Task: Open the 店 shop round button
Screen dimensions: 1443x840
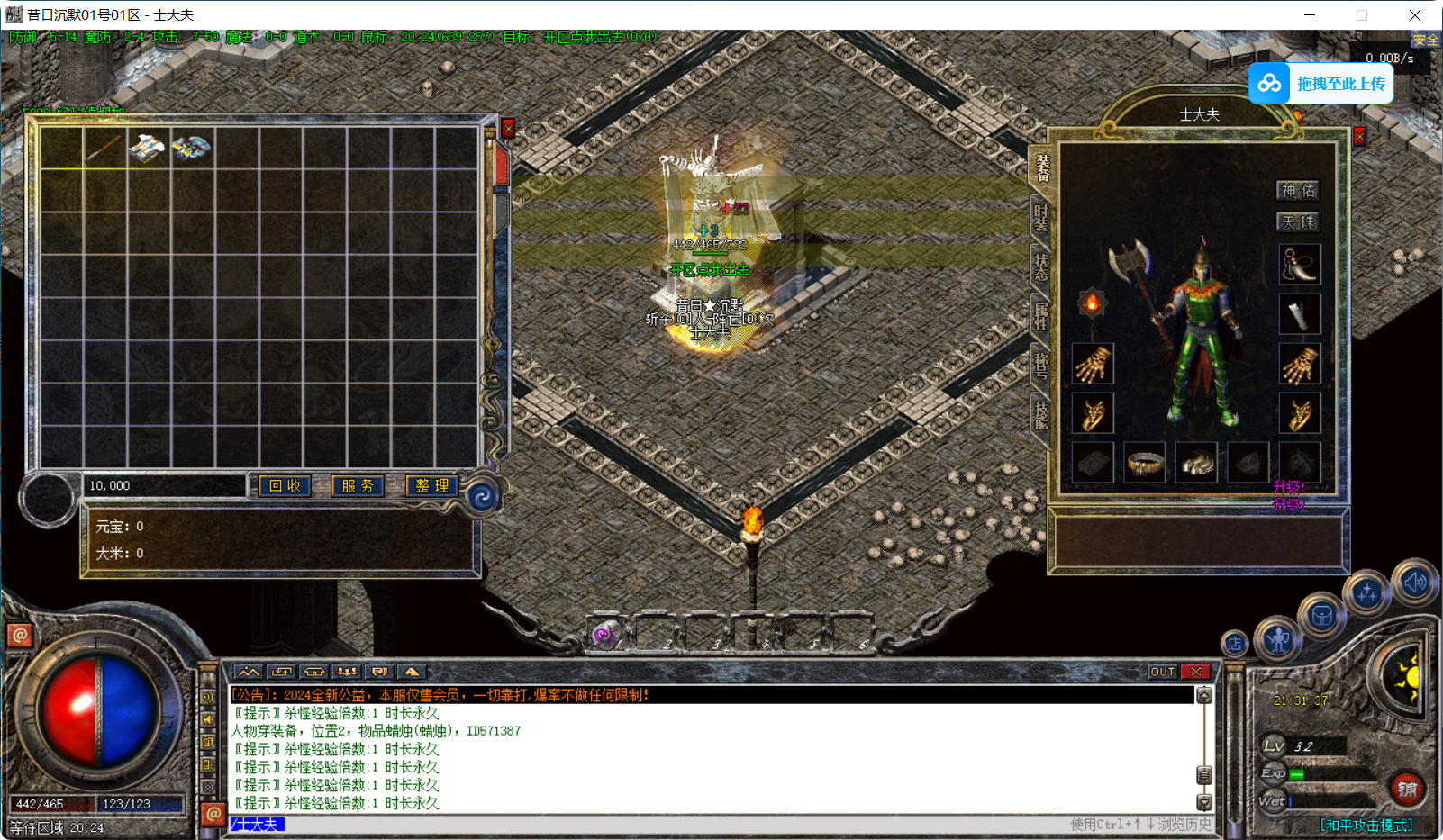Action: [x=1235, y=643]
